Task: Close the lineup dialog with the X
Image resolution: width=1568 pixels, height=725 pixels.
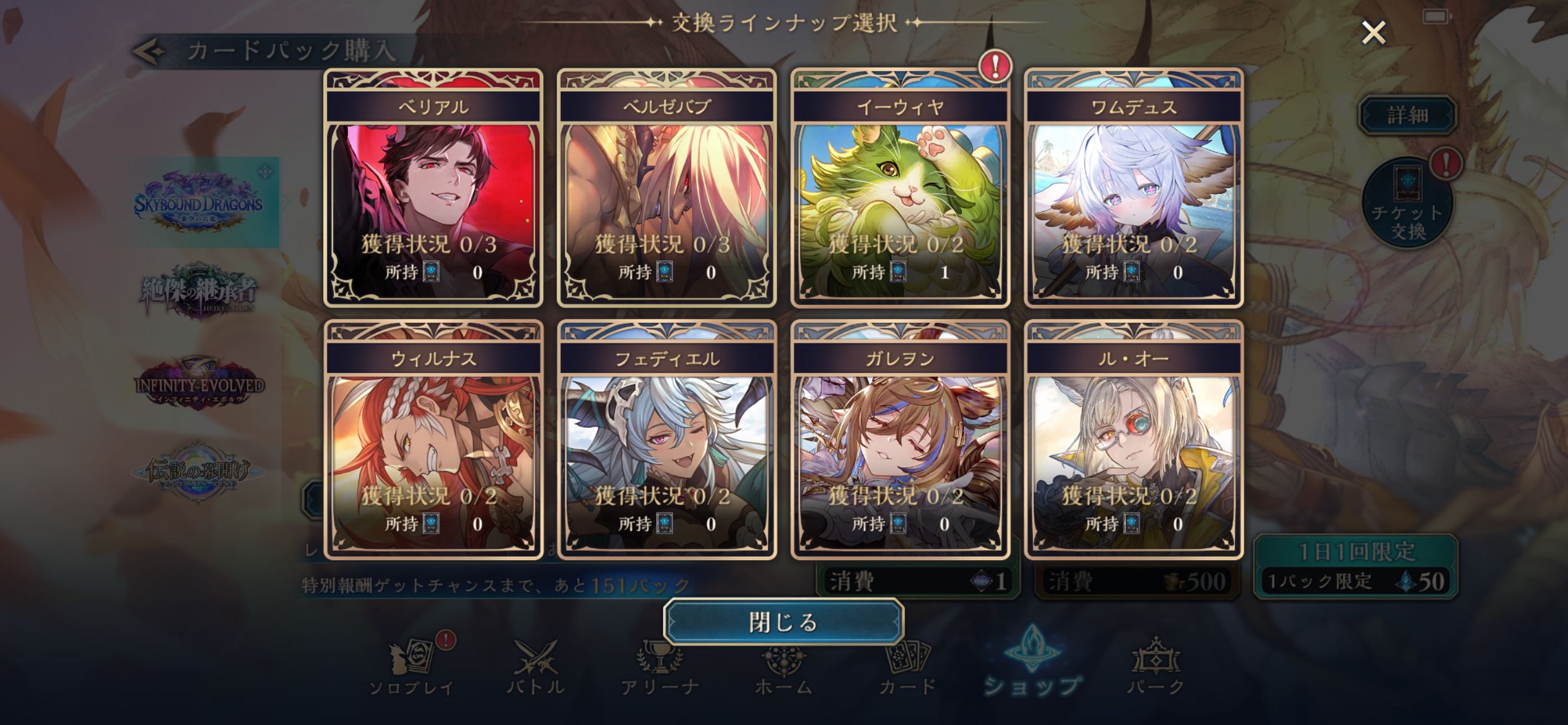Action: point(1374,32)
